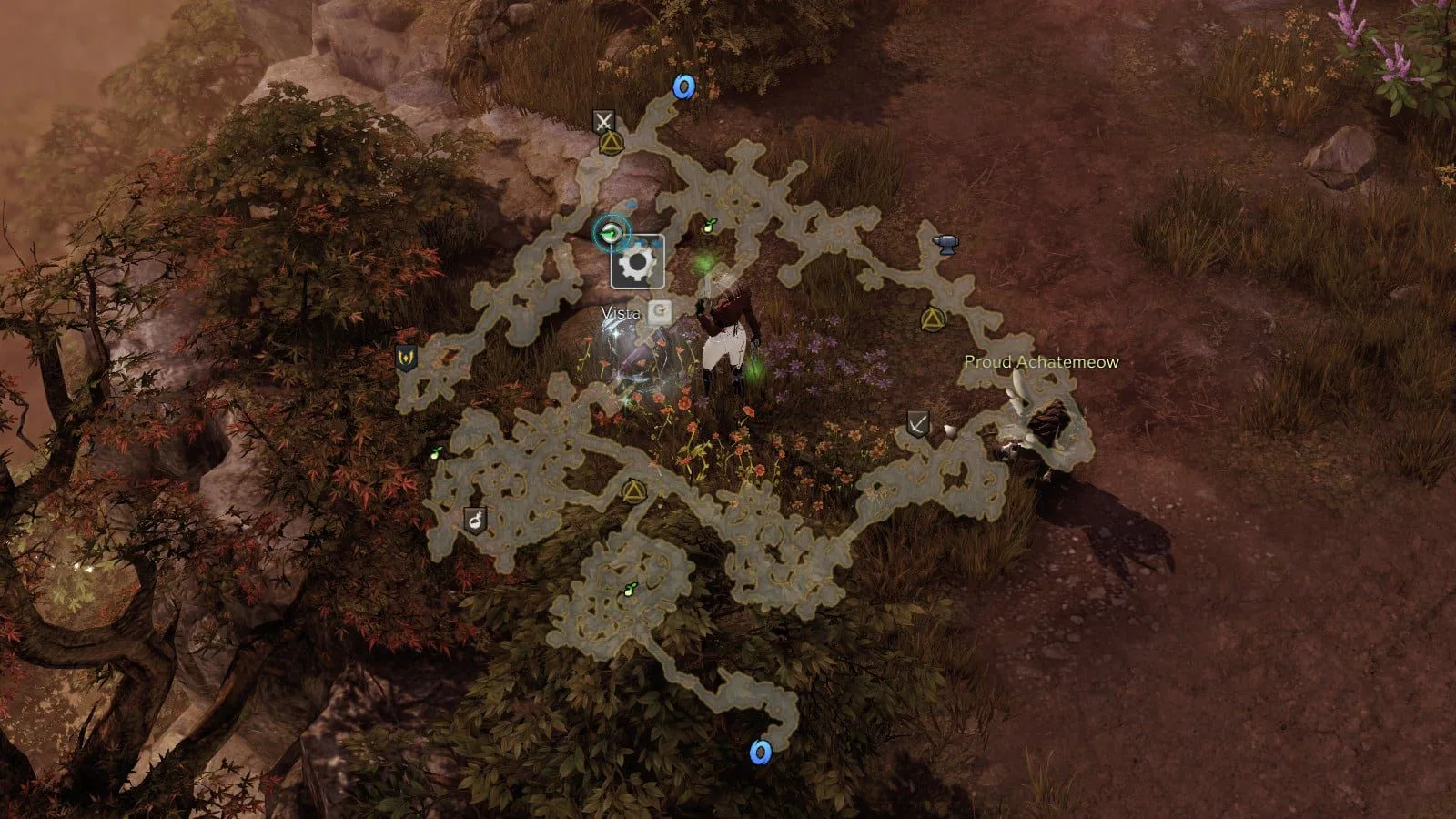Select the crossed swords marker on the map

click(x=603, y=121)
